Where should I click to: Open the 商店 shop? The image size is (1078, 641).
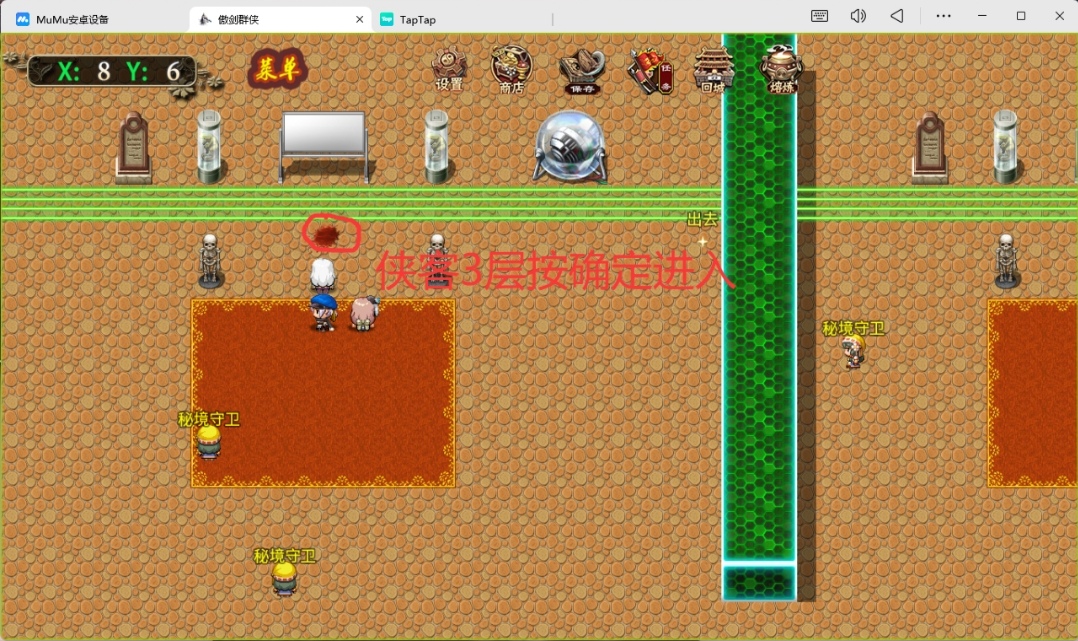coord(512,69)
